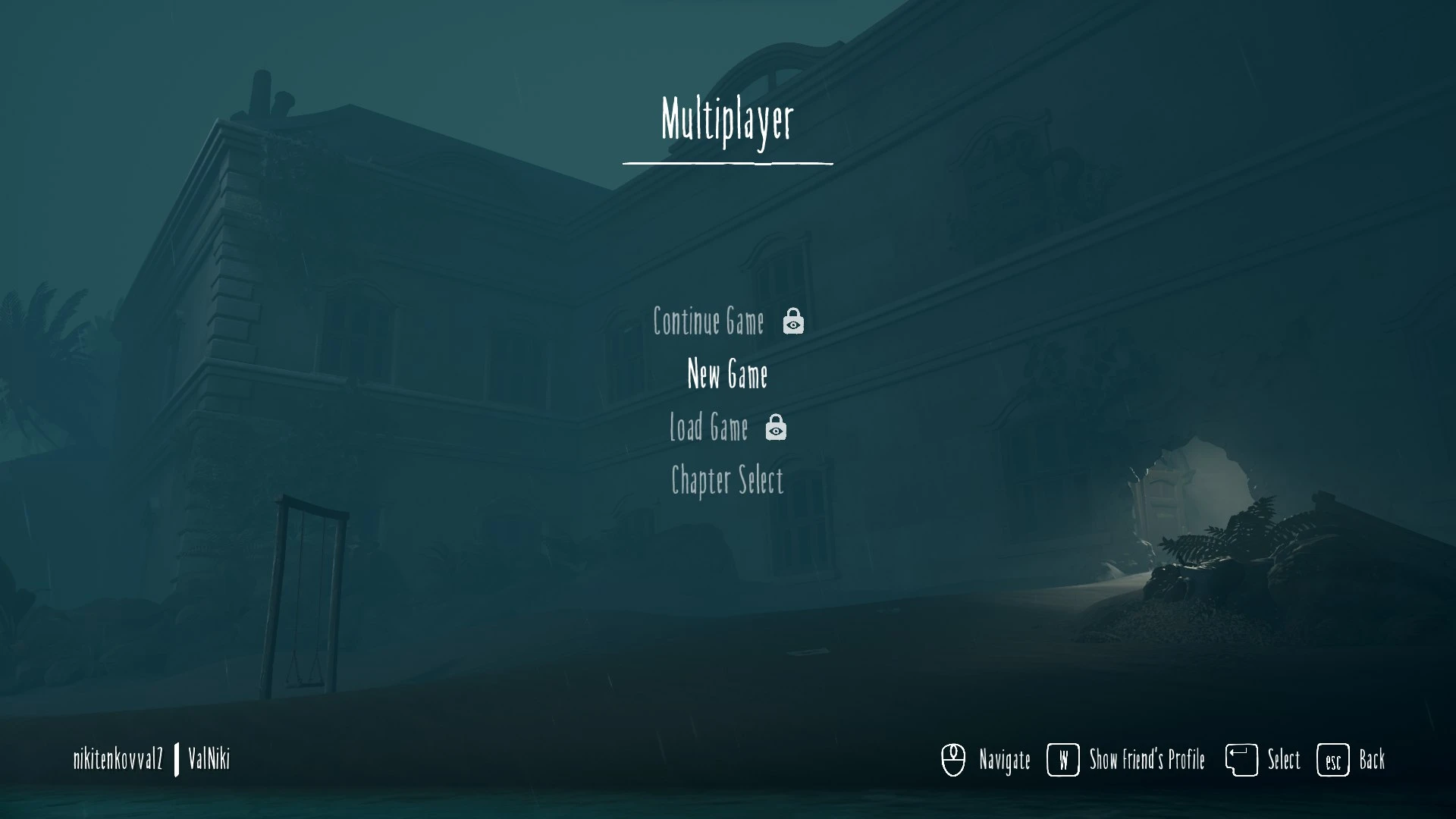This screenshot has width=1456, height=819.
Task: Click the Back label
Action: coord(1371,759)
